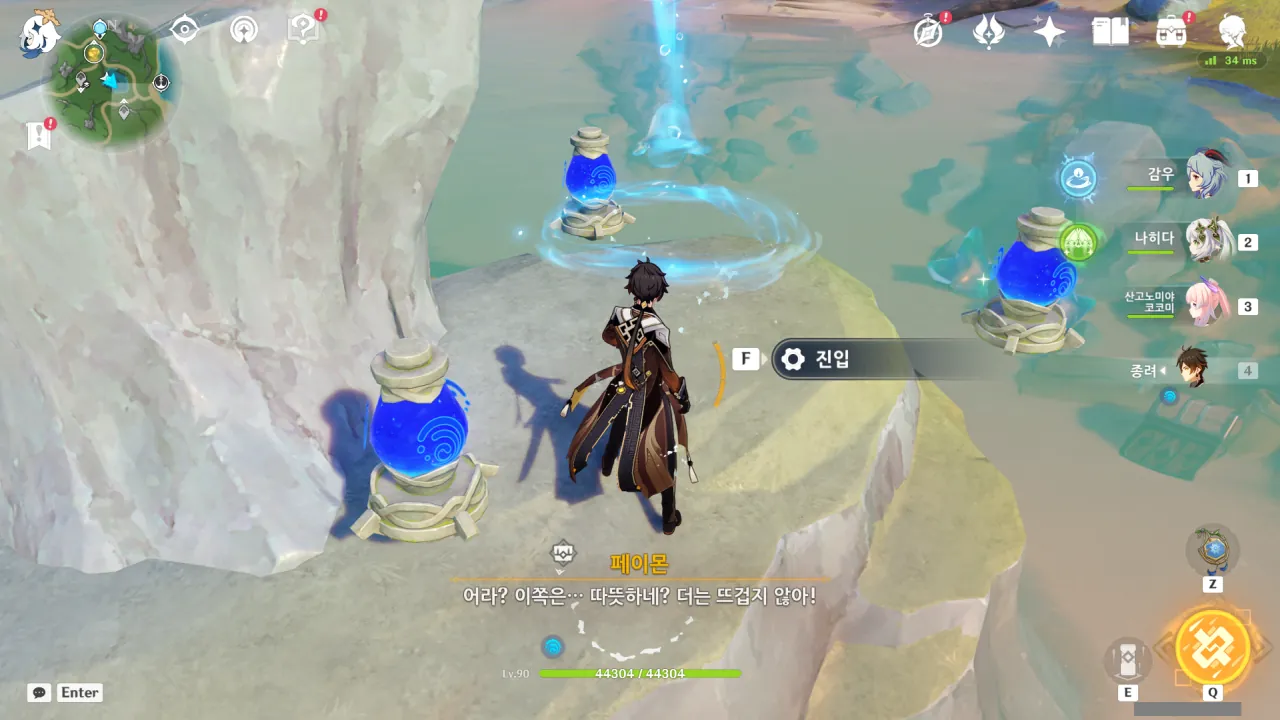
Task: Open the co-op mode icon
Action: click(x=243, y=30)
